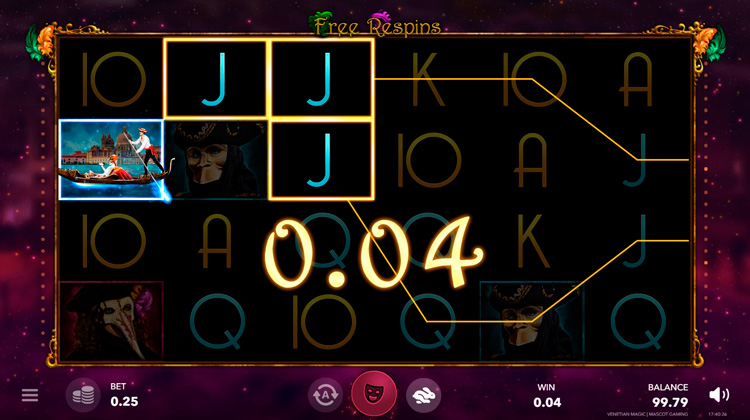This screenshot has width=750, height=420.
Task: Open the hamburger menu
Action: (x=30, y=395)
